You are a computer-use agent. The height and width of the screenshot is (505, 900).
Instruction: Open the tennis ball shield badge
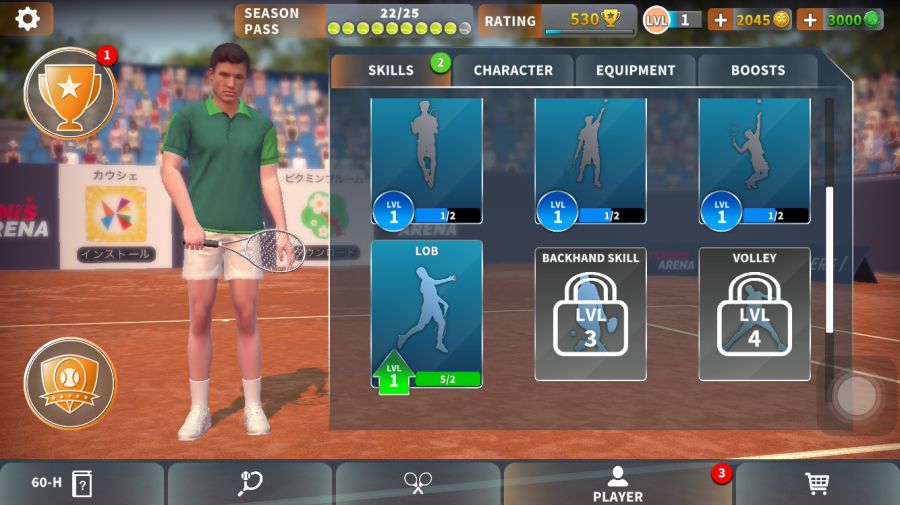click(70, 383)
